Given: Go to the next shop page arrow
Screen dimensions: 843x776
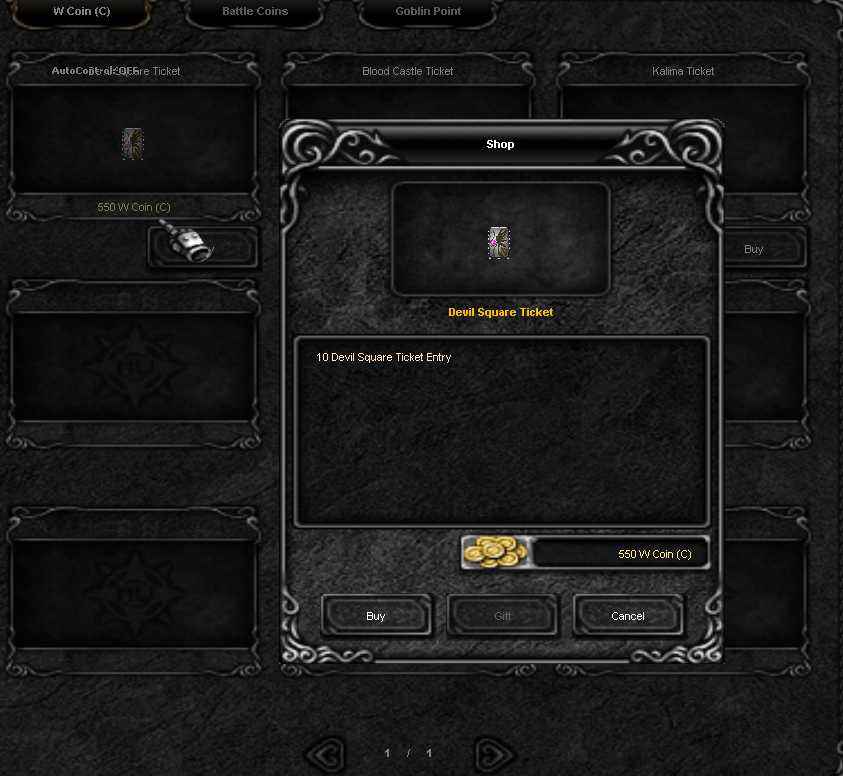Looking at the screenshot, I should pyautogui.click(x=493, y=753).
